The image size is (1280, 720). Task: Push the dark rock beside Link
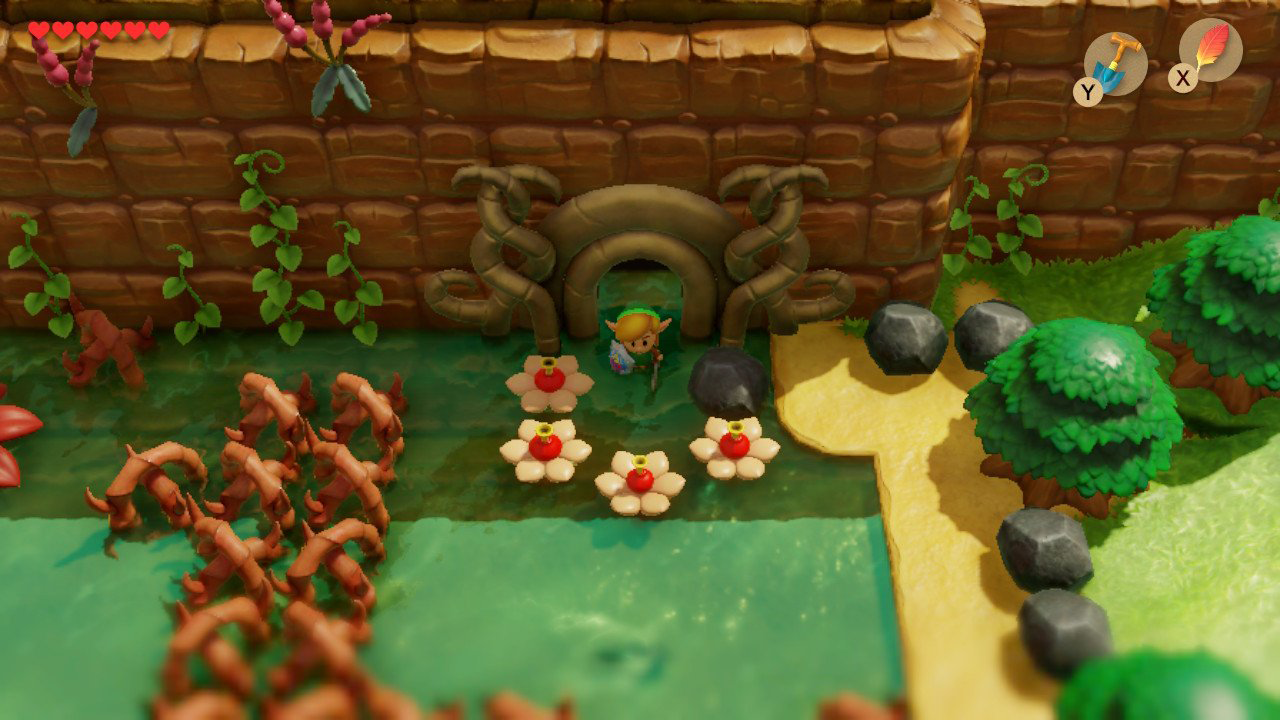click(x=728, y=380)
